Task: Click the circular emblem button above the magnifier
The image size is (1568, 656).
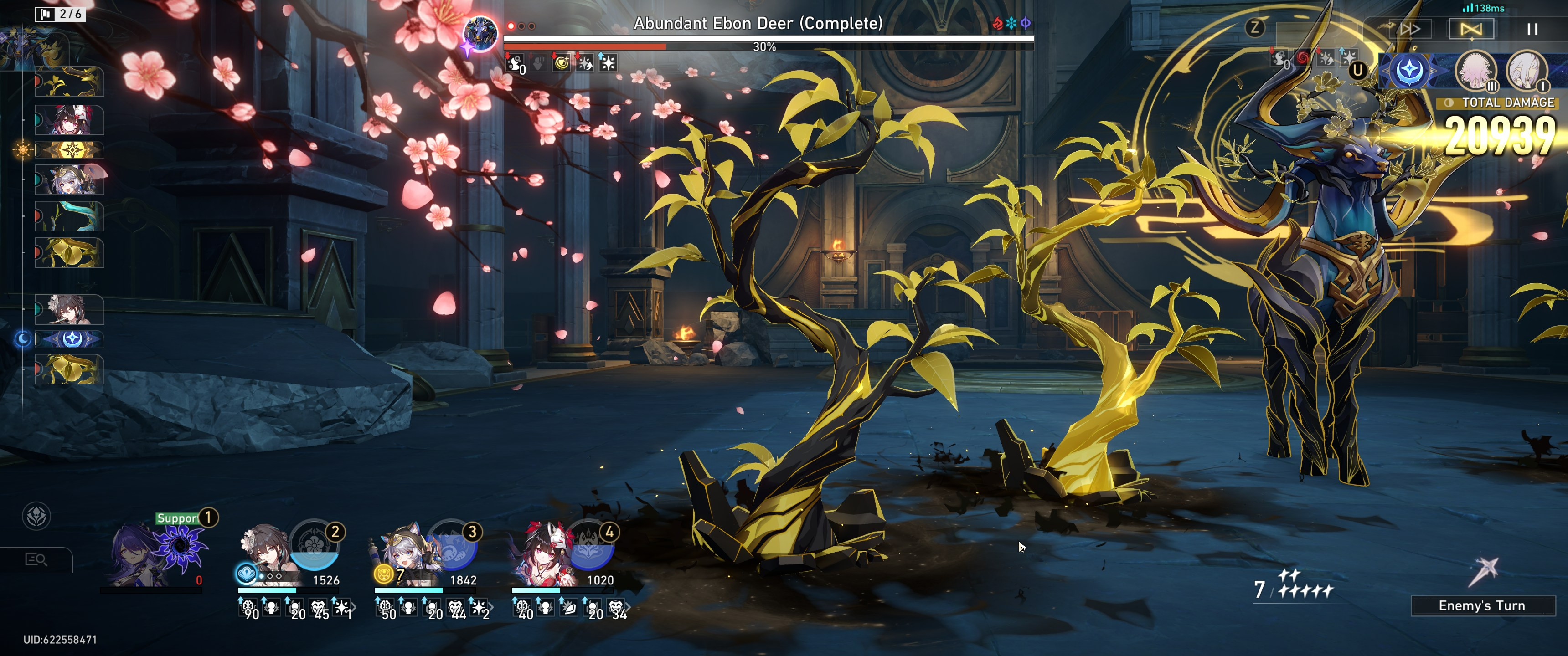Action: coord(36,517)
